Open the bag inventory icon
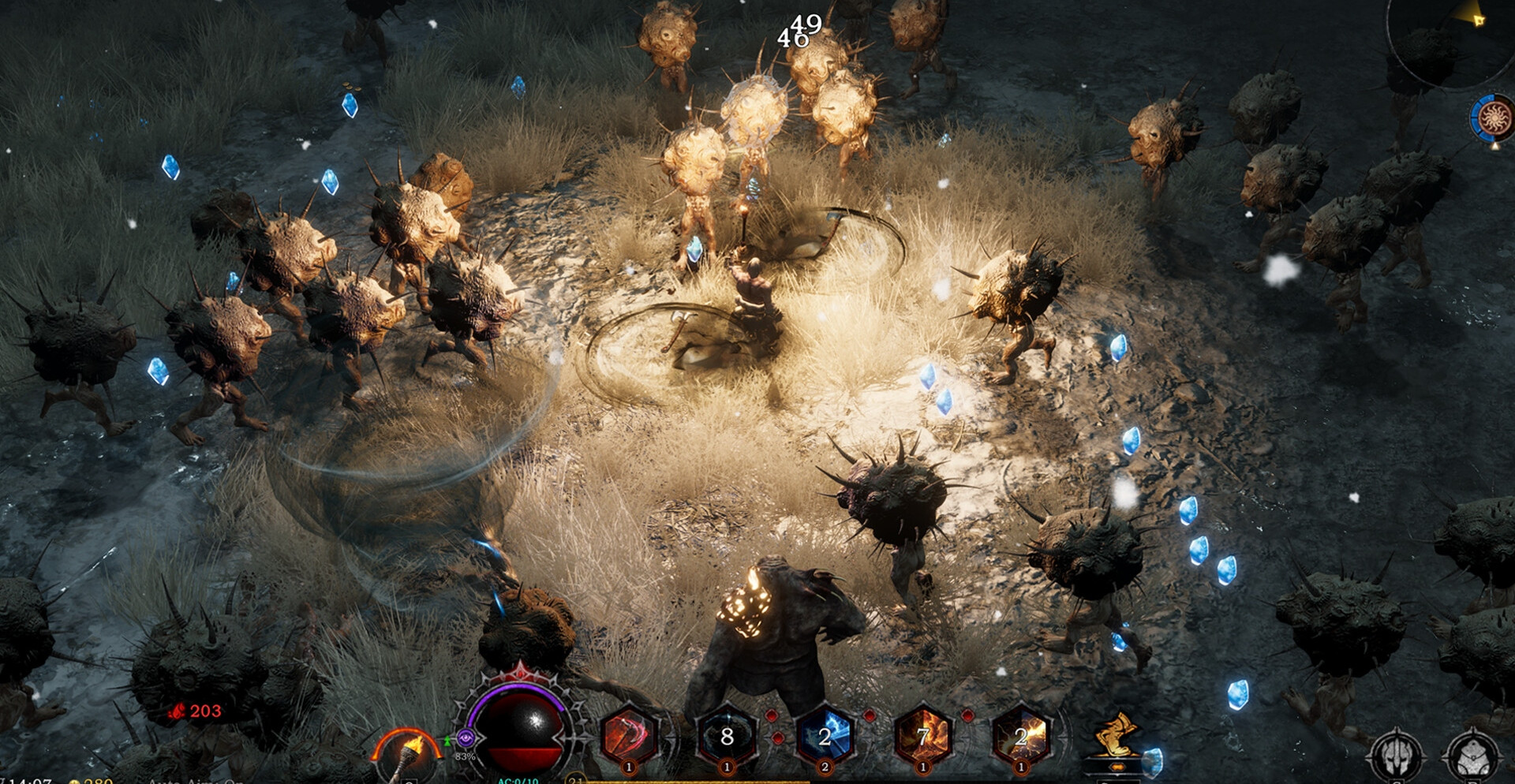This screenshot has width=1515, height=784. pos(1472,756)
